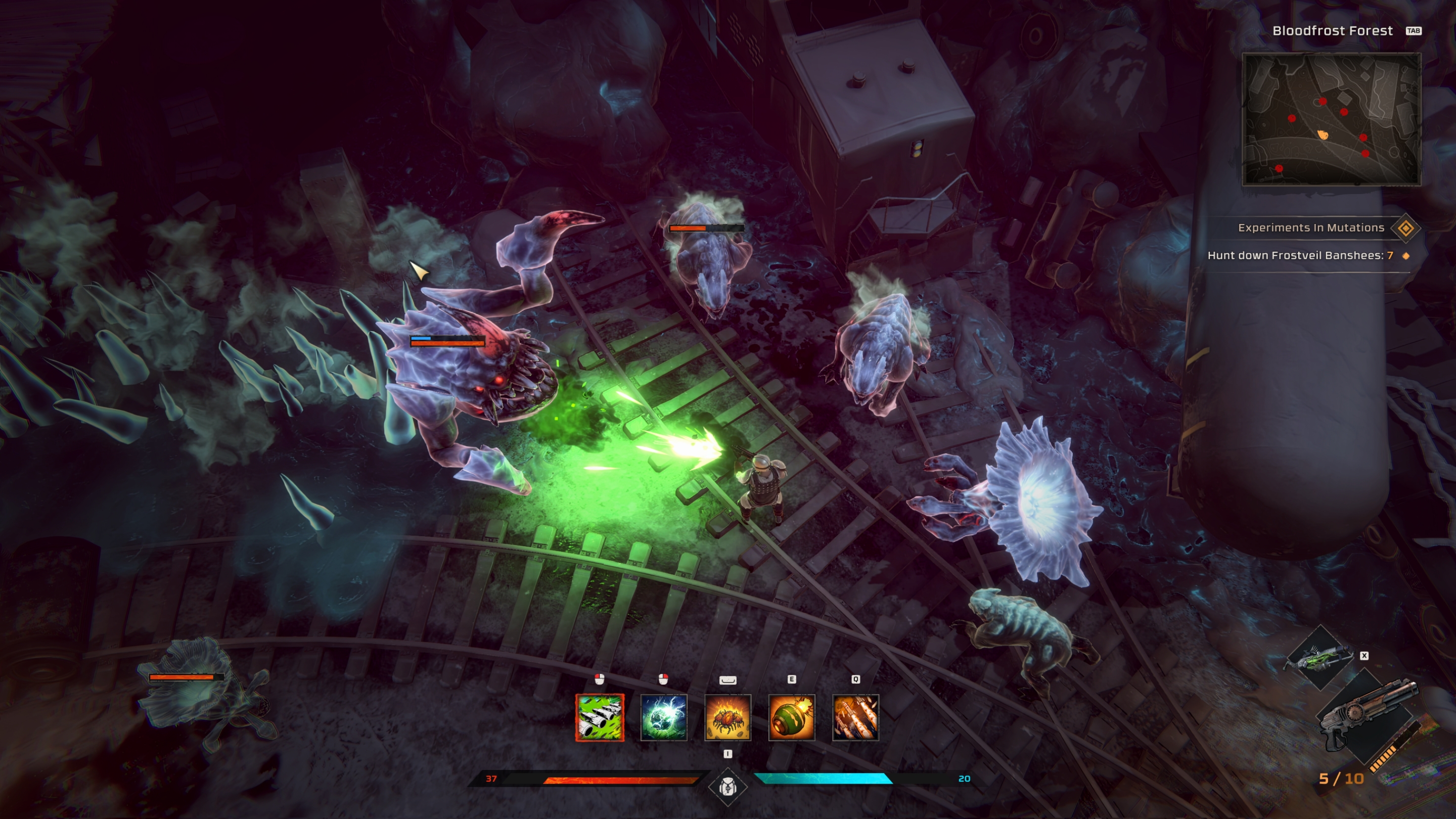
Task: Select the Experiments In Mutations quest tracker
Action: click(1311, 228)
